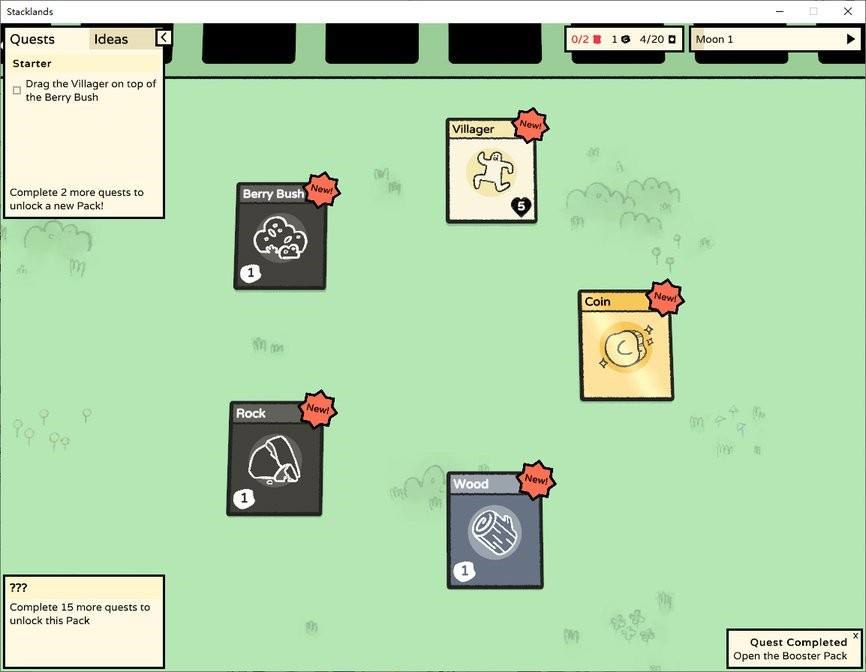Viewport: 866px width, 672px height.
Task: Pick the Berry Bush card
Action: [x=280, y=238]
